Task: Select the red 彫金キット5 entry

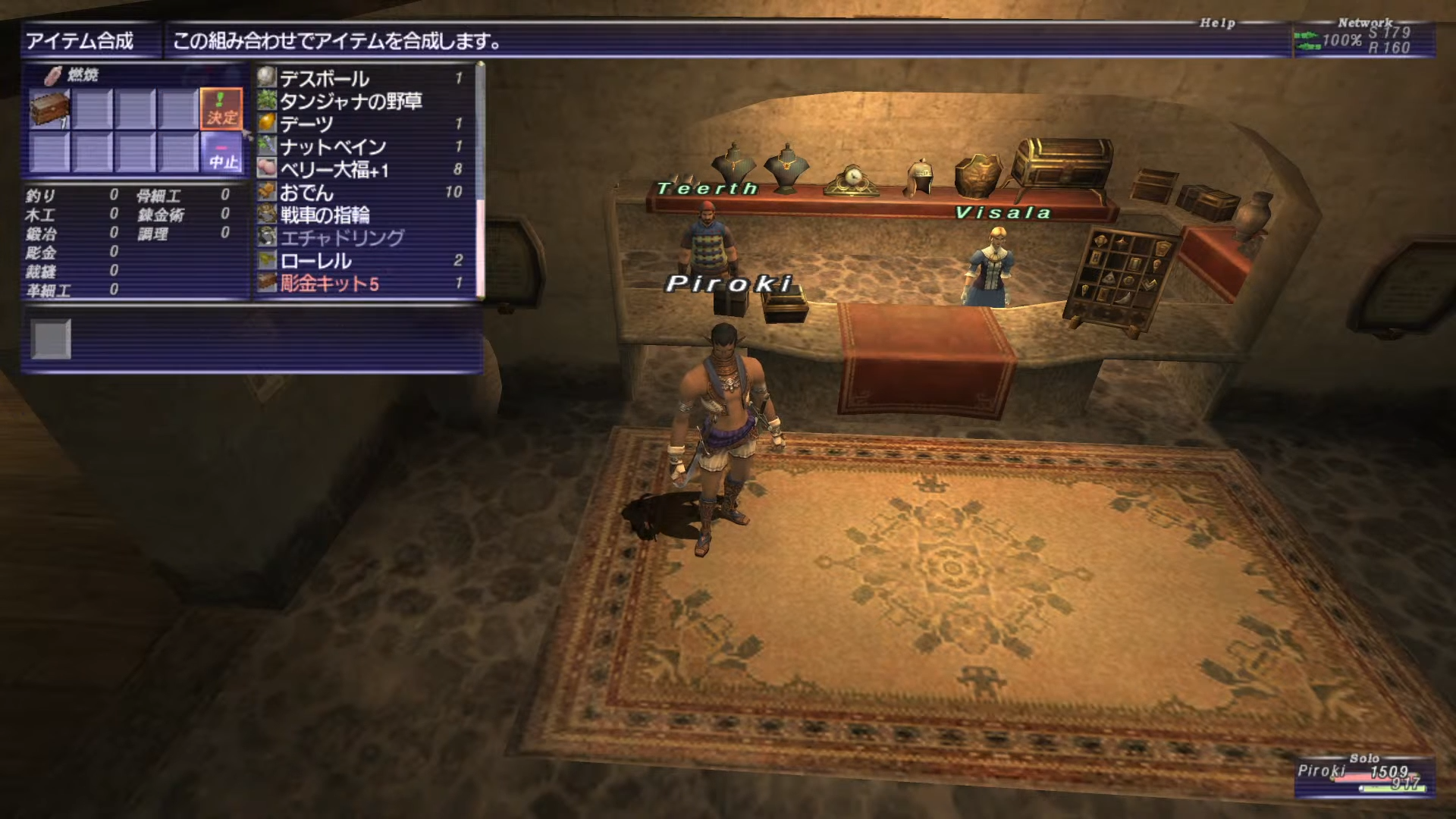Action: [x=329, y=284]
